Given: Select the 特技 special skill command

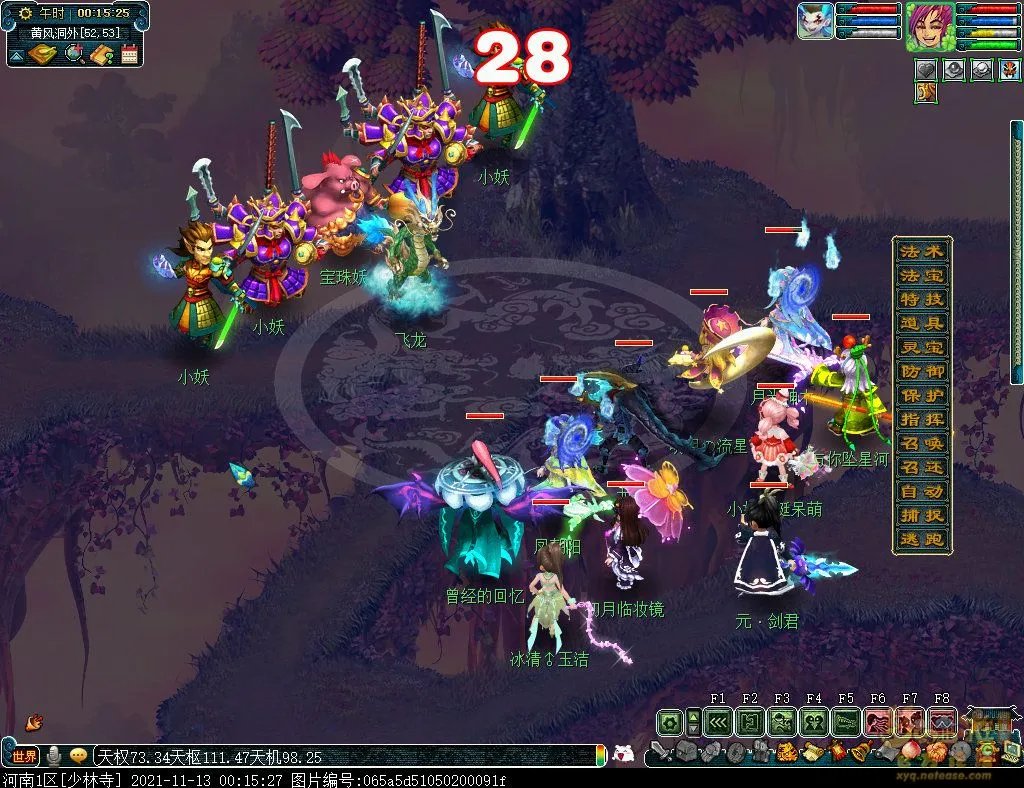Looking at the screenshot, I should pos(921,299).
